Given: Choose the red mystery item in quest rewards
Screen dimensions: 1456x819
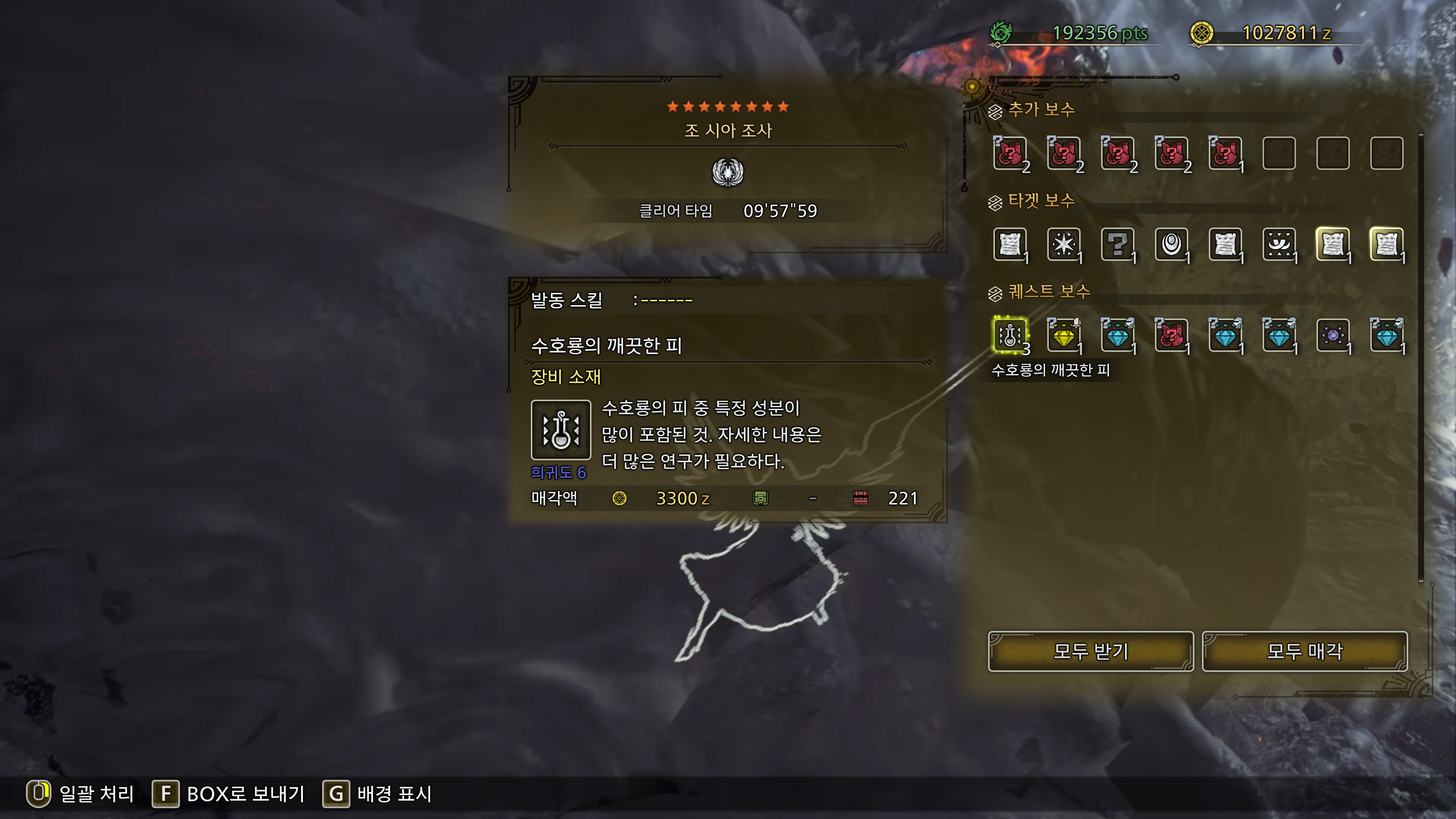Looking at the screenshot, I should tap(1171, 335).
